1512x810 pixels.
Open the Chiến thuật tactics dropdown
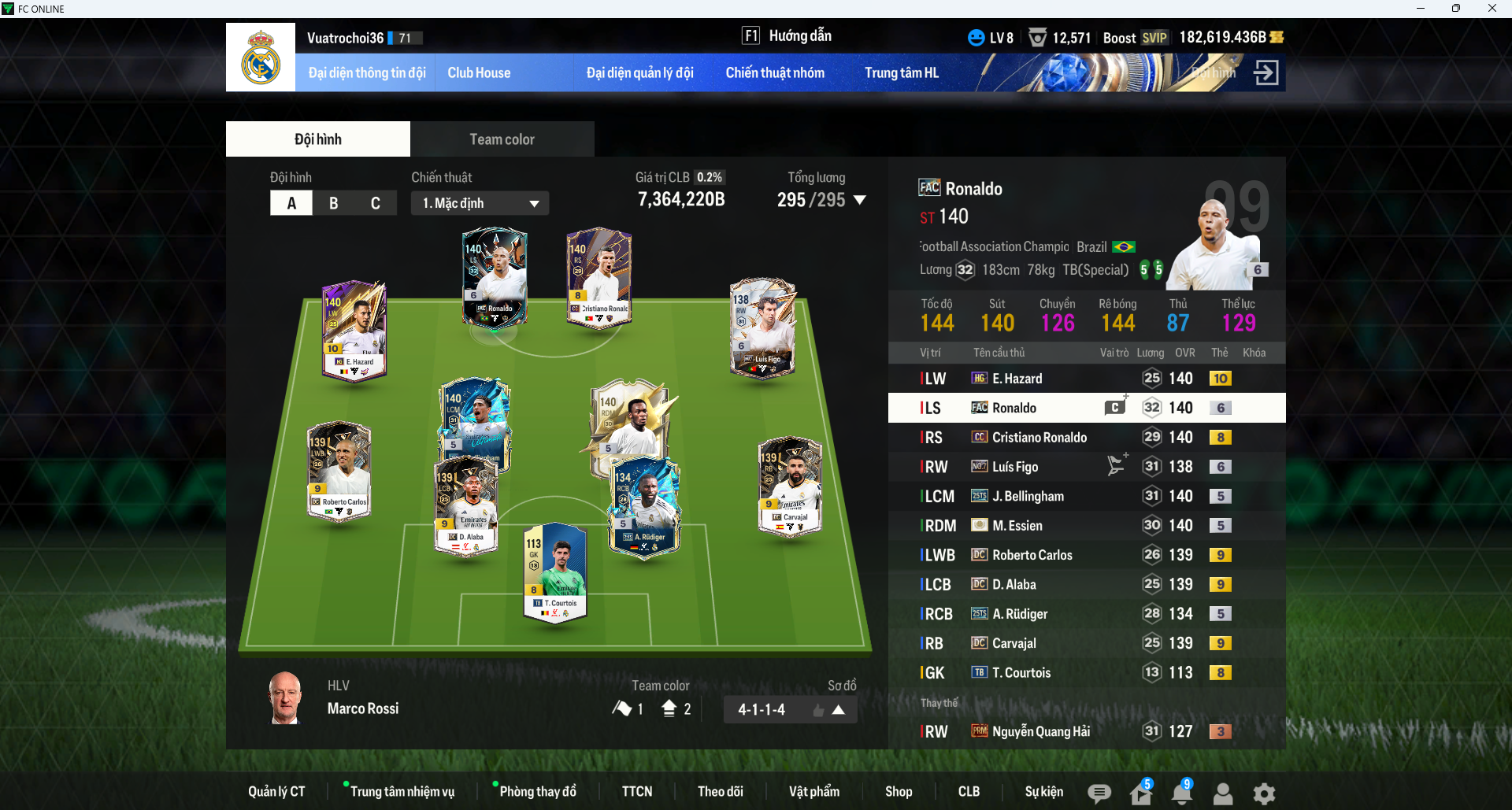click(x=480, y=203)
